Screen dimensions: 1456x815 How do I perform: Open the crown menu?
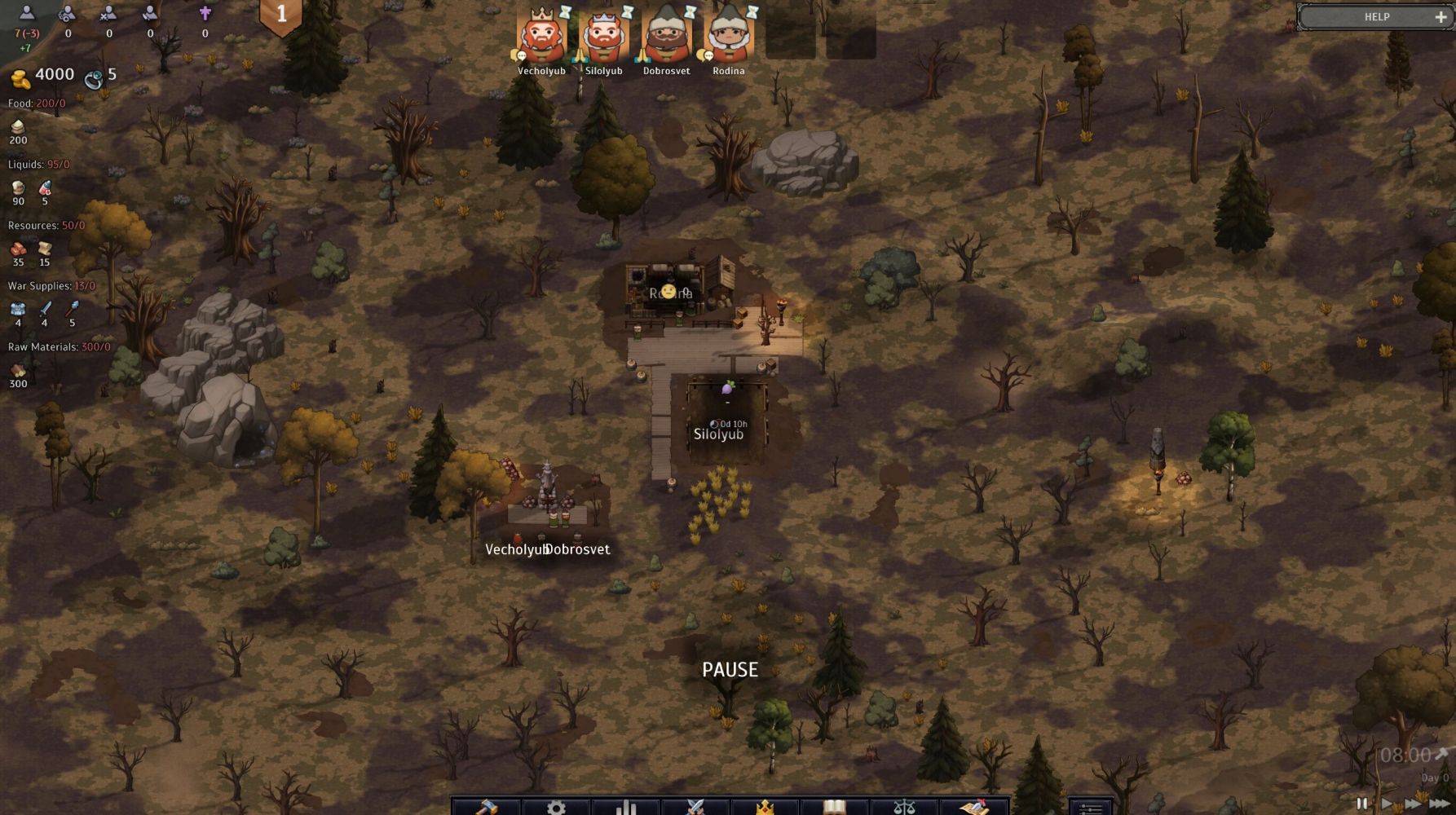click(x=765, y=806)
